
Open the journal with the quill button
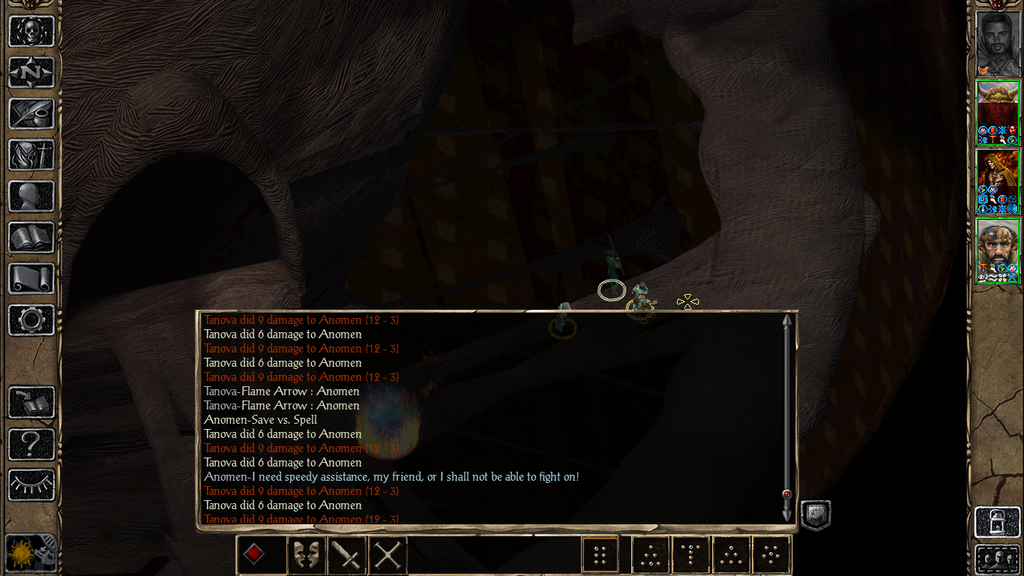tap(31, 113)
